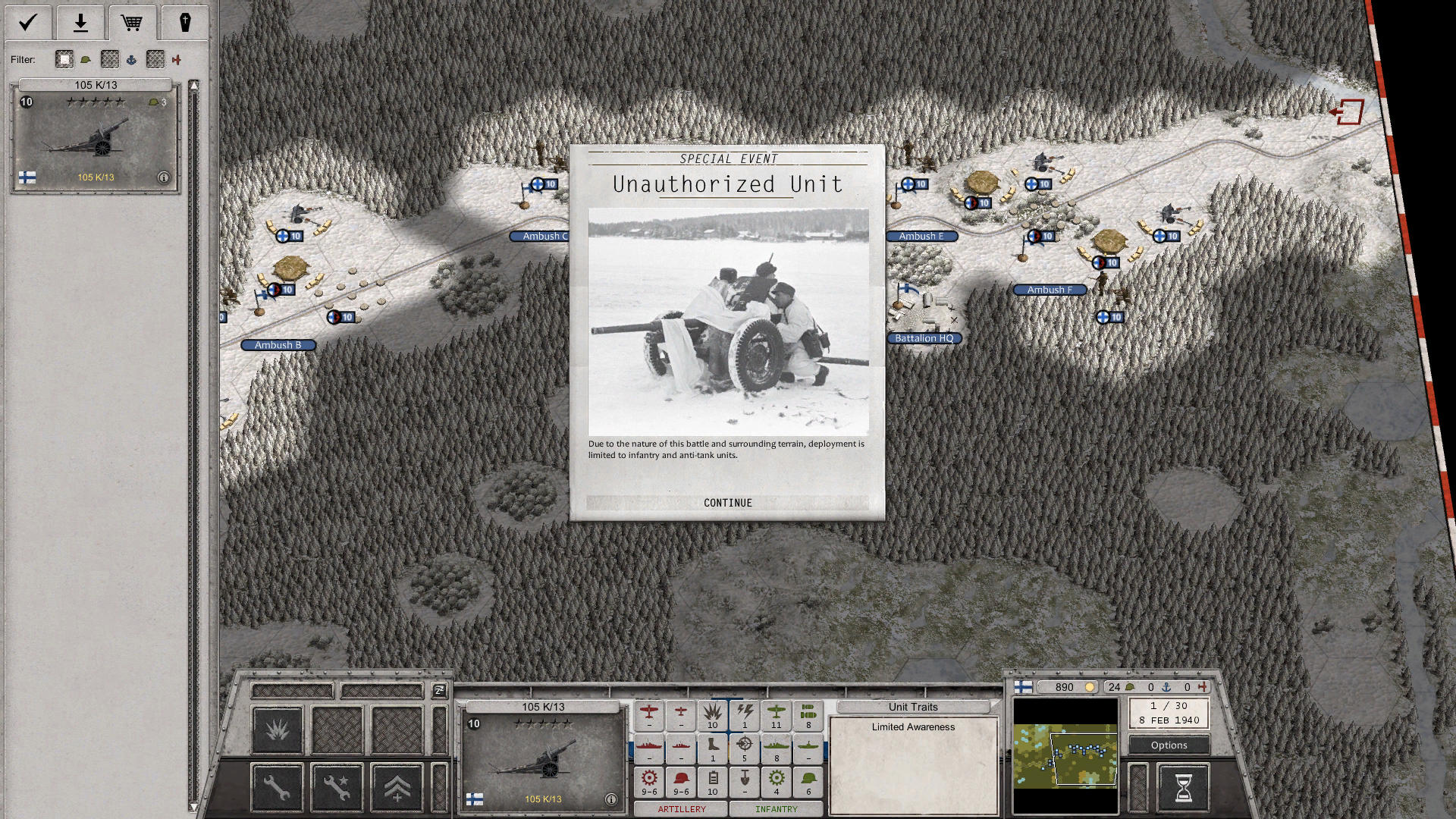The image size is (1456, 819).
Task: Toggle the anchor naval unit filter
Action: [x=132, y=59]
